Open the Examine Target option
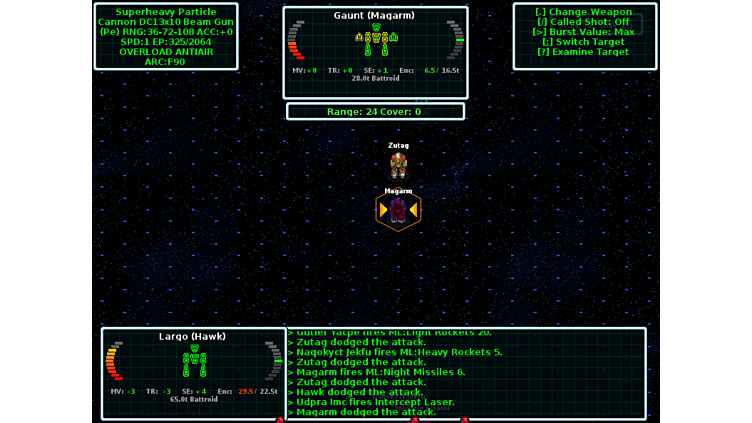 click(584, 52)
